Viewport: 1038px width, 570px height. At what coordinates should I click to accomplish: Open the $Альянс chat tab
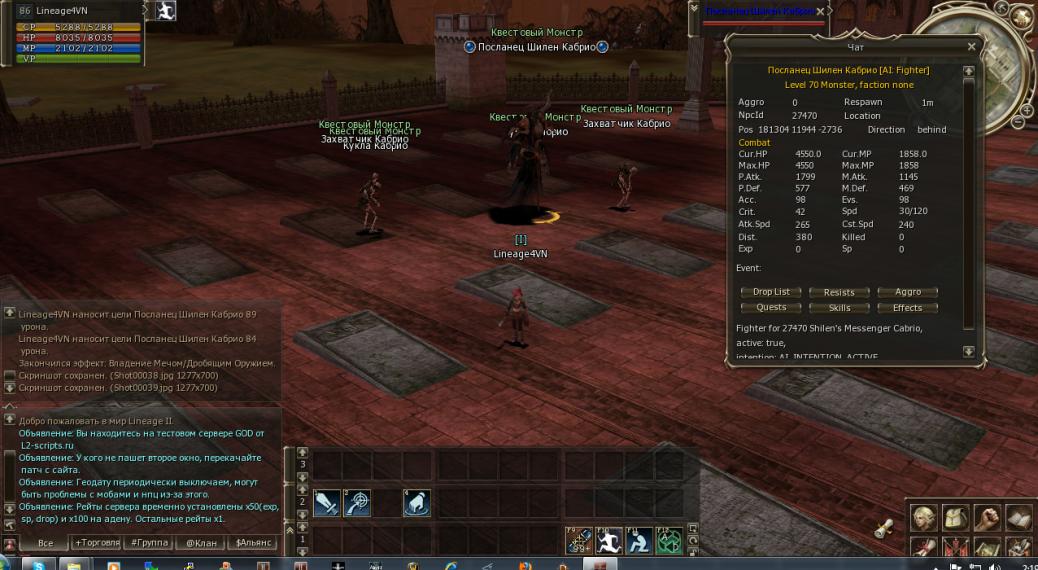tap(252, 543)
